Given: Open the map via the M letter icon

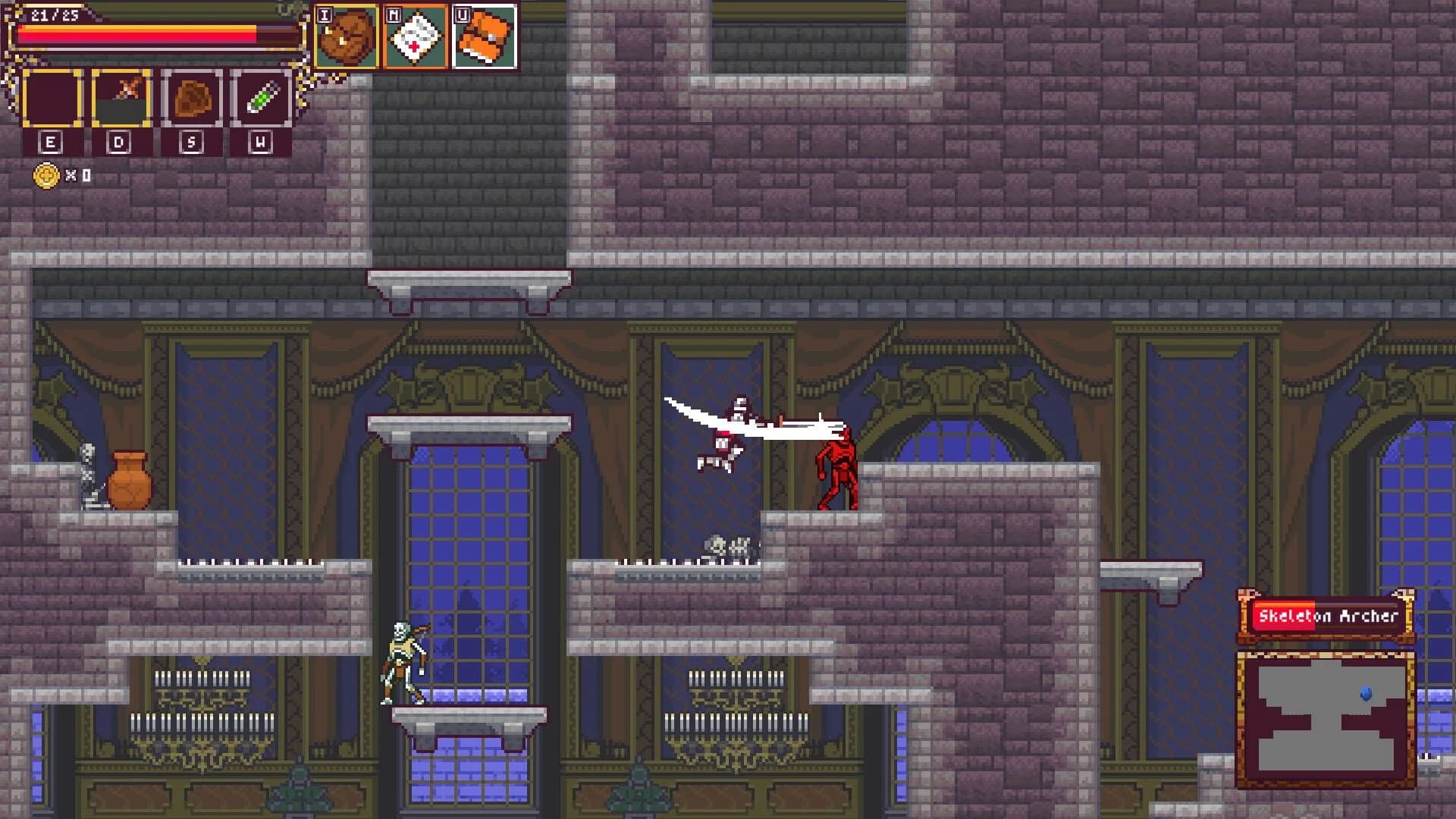Looking at the screenshot, I should [x=416, y=34].
